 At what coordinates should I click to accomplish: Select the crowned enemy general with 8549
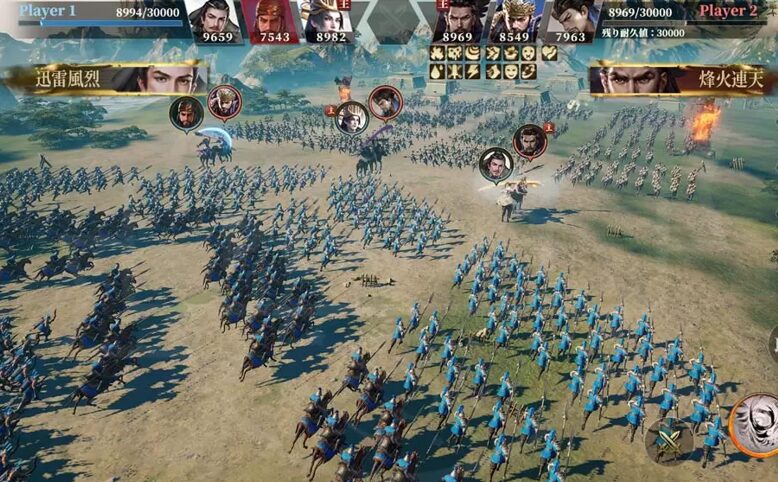[x=514, y=22]
